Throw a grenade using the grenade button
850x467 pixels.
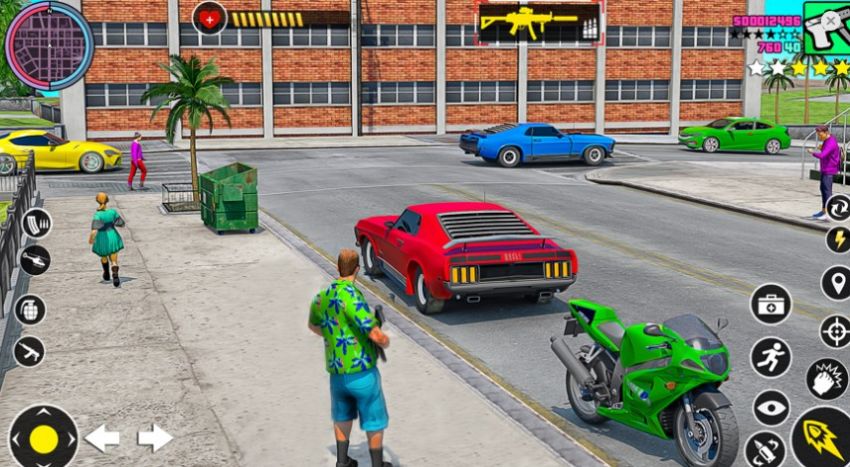pos(30,309)
